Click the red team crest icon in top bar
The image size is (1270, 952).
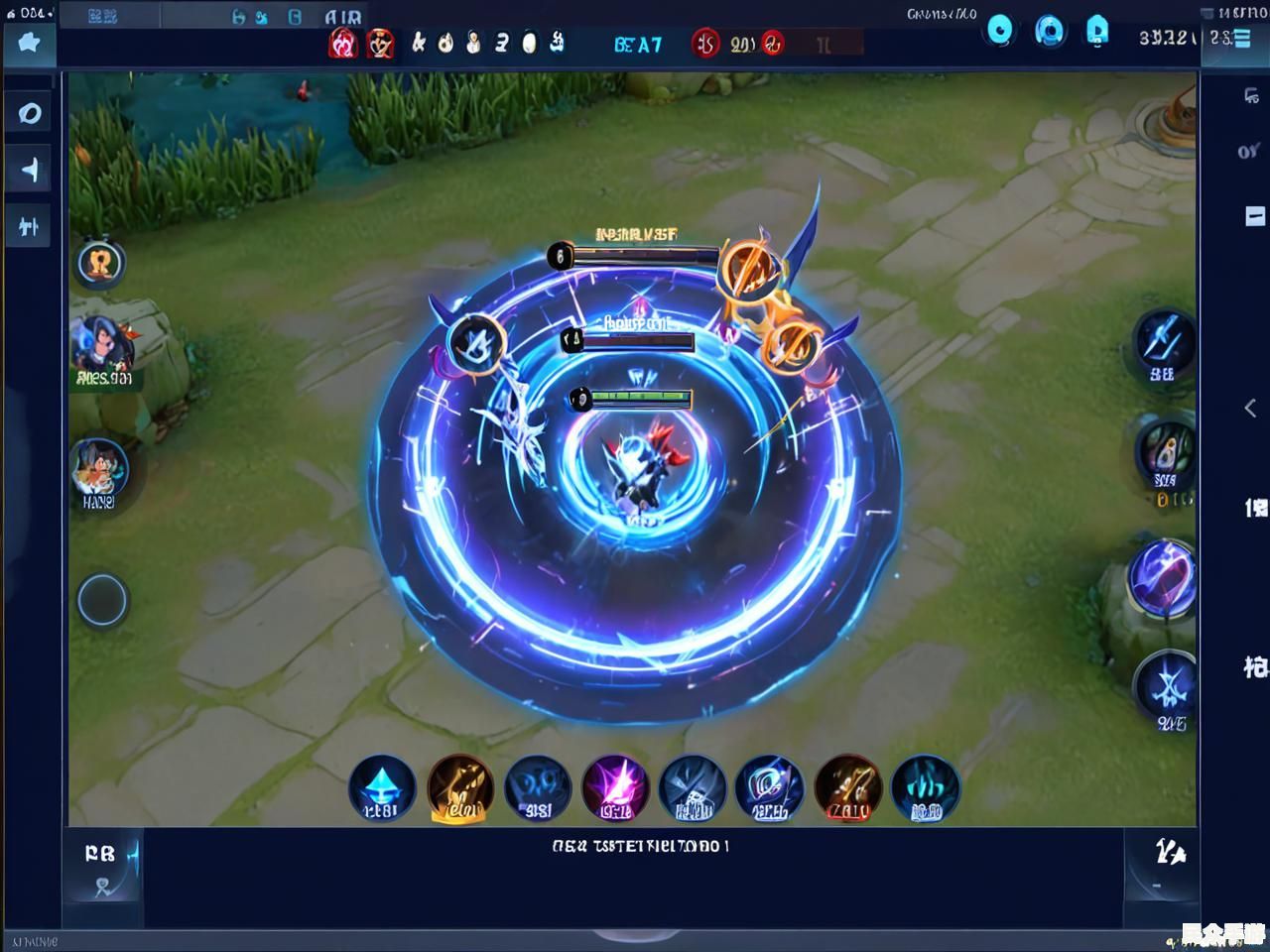point(345,43)
